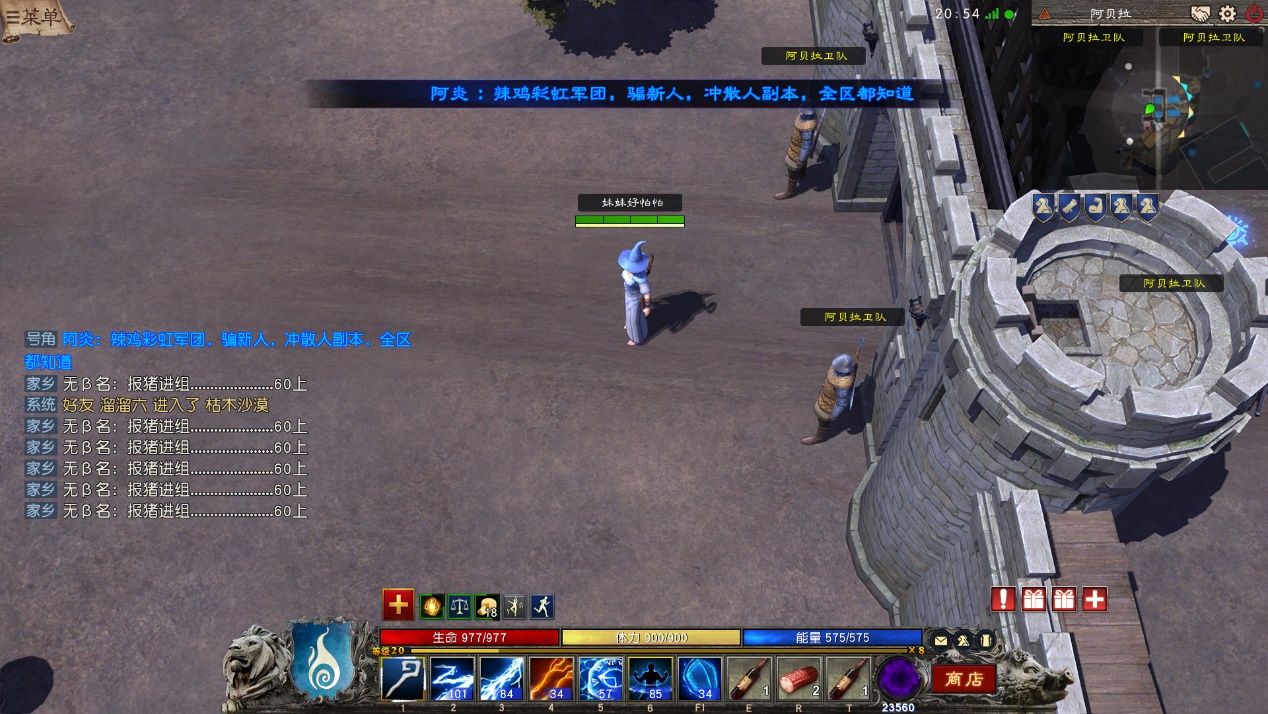1268x714 pixels.
Task: Click the red power quit button
Action: (1254, 14)
